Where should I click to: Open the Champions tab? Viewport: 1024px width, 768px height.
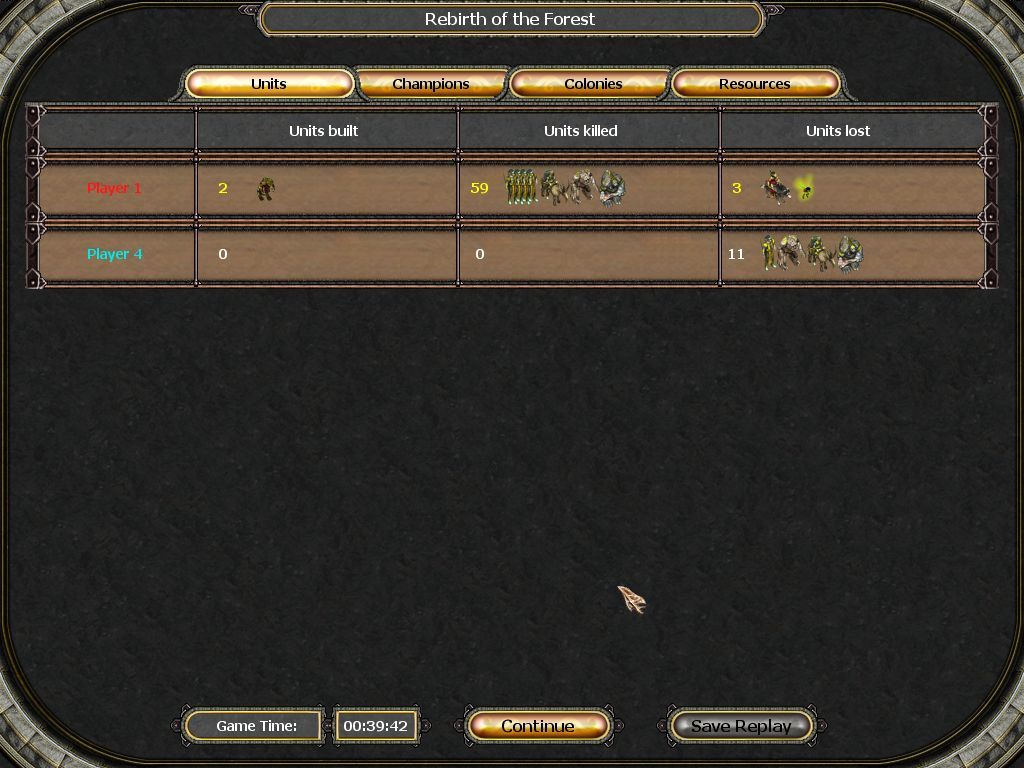click(x=431, y=84)
